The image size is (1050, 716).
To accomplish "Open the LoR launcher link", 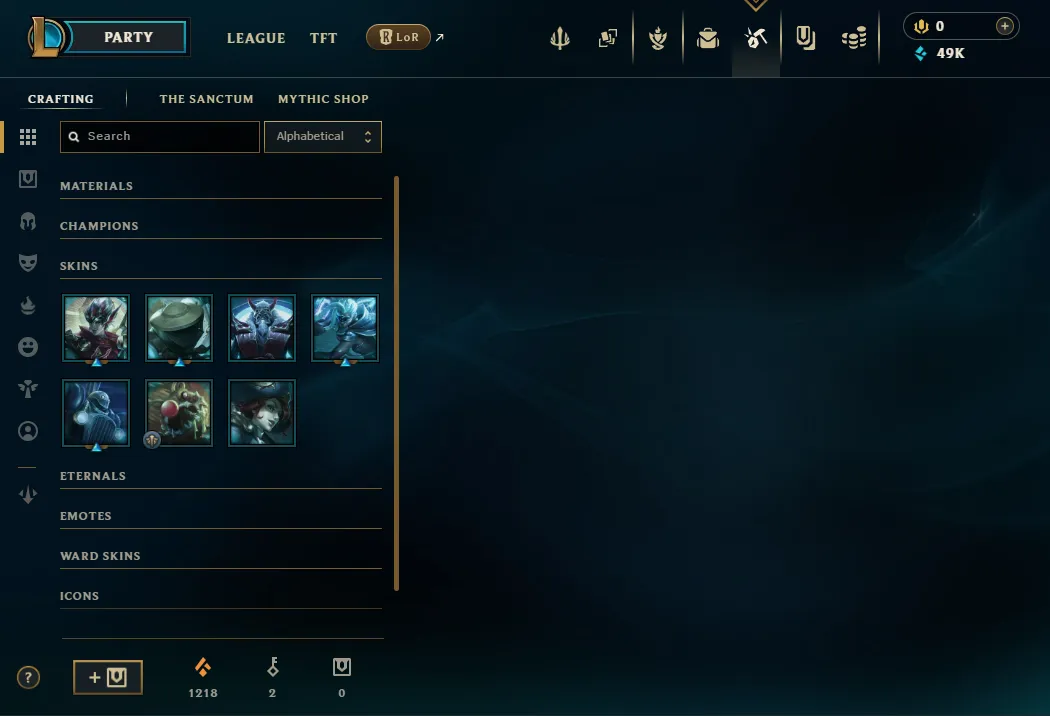I will click(x=399, y=38).
